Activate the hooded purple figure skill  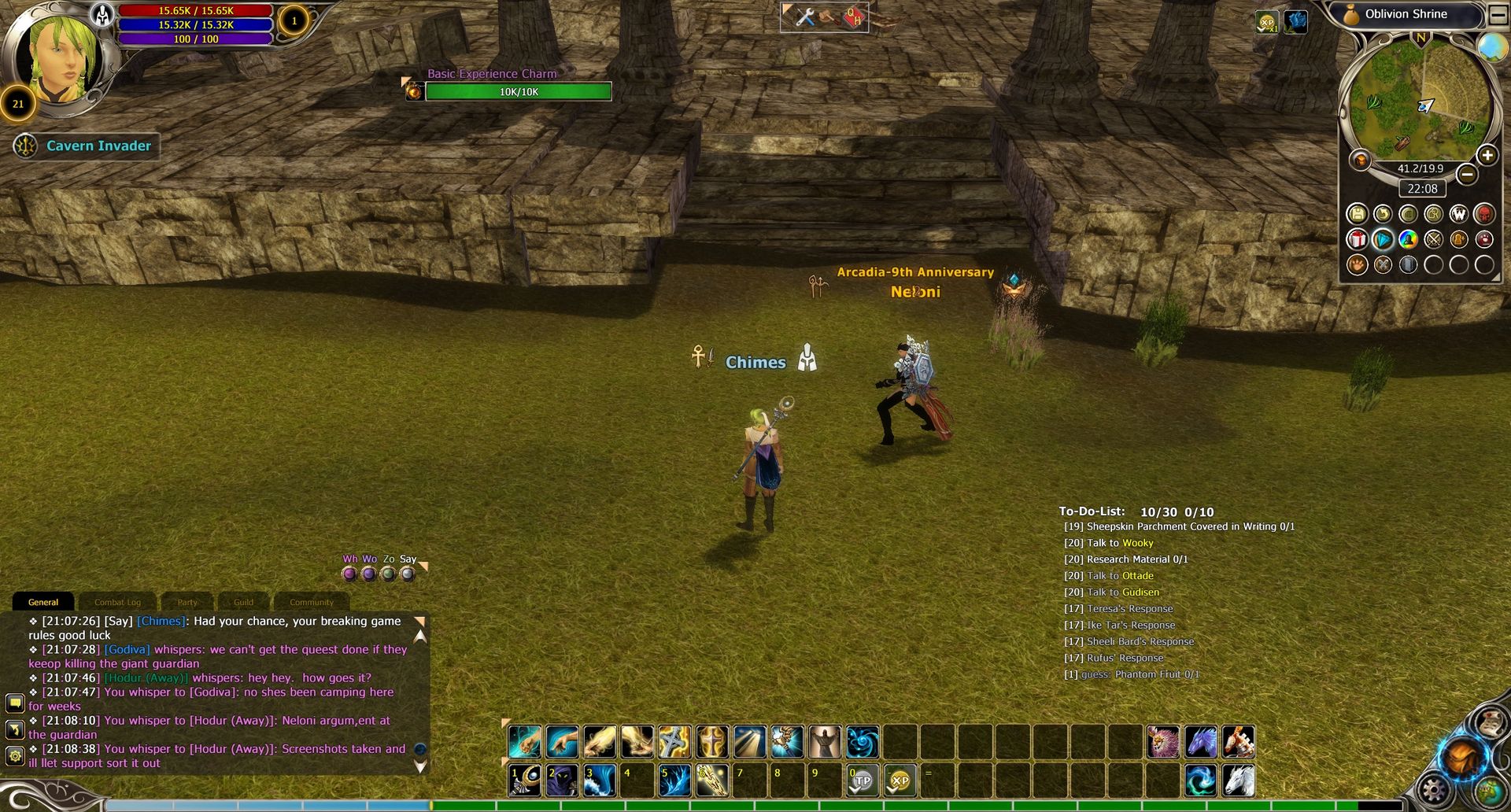click(x=562, y=781)
